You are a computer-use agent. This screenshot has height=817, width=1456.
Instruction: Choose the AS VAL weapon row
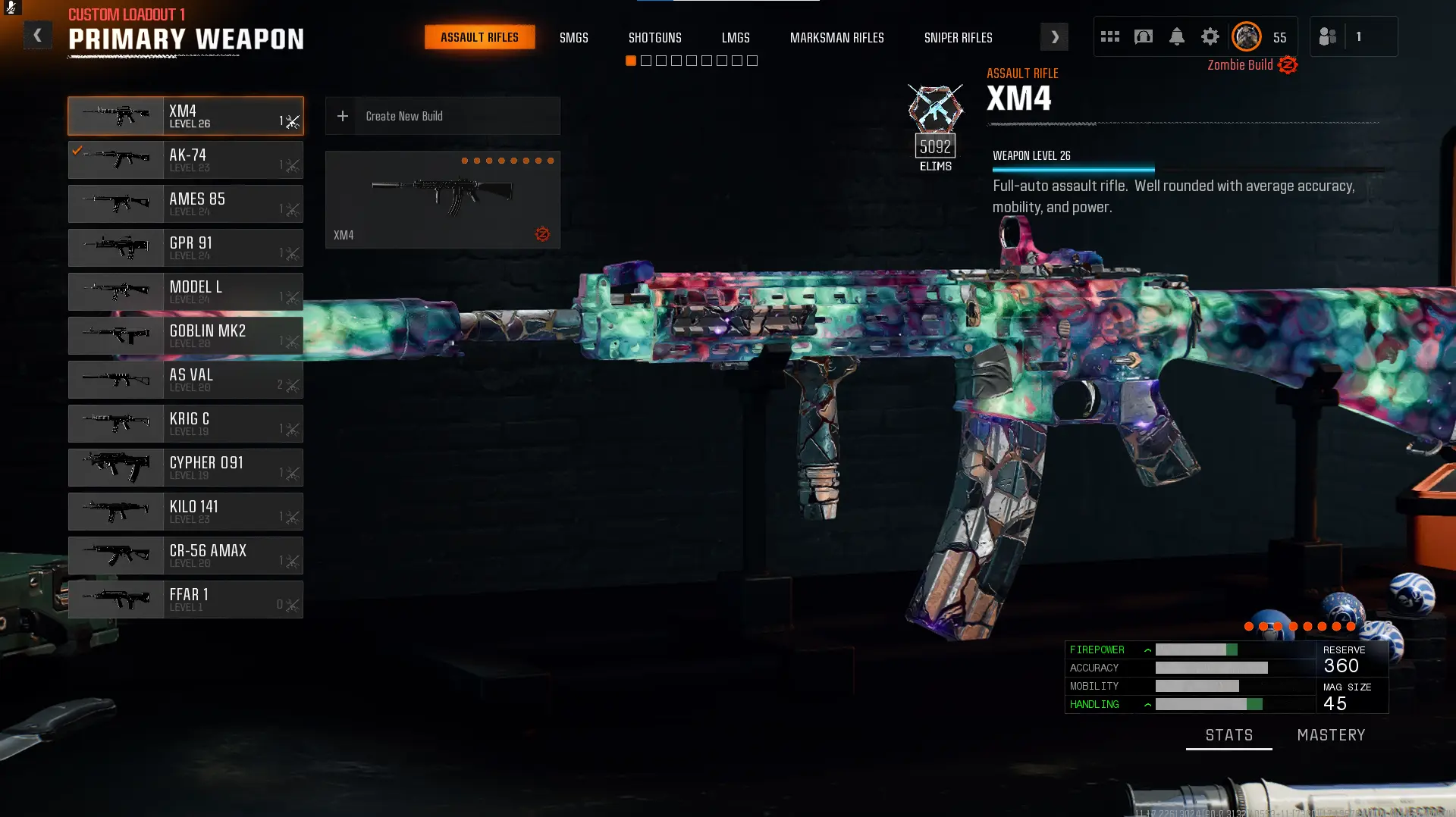186,380
